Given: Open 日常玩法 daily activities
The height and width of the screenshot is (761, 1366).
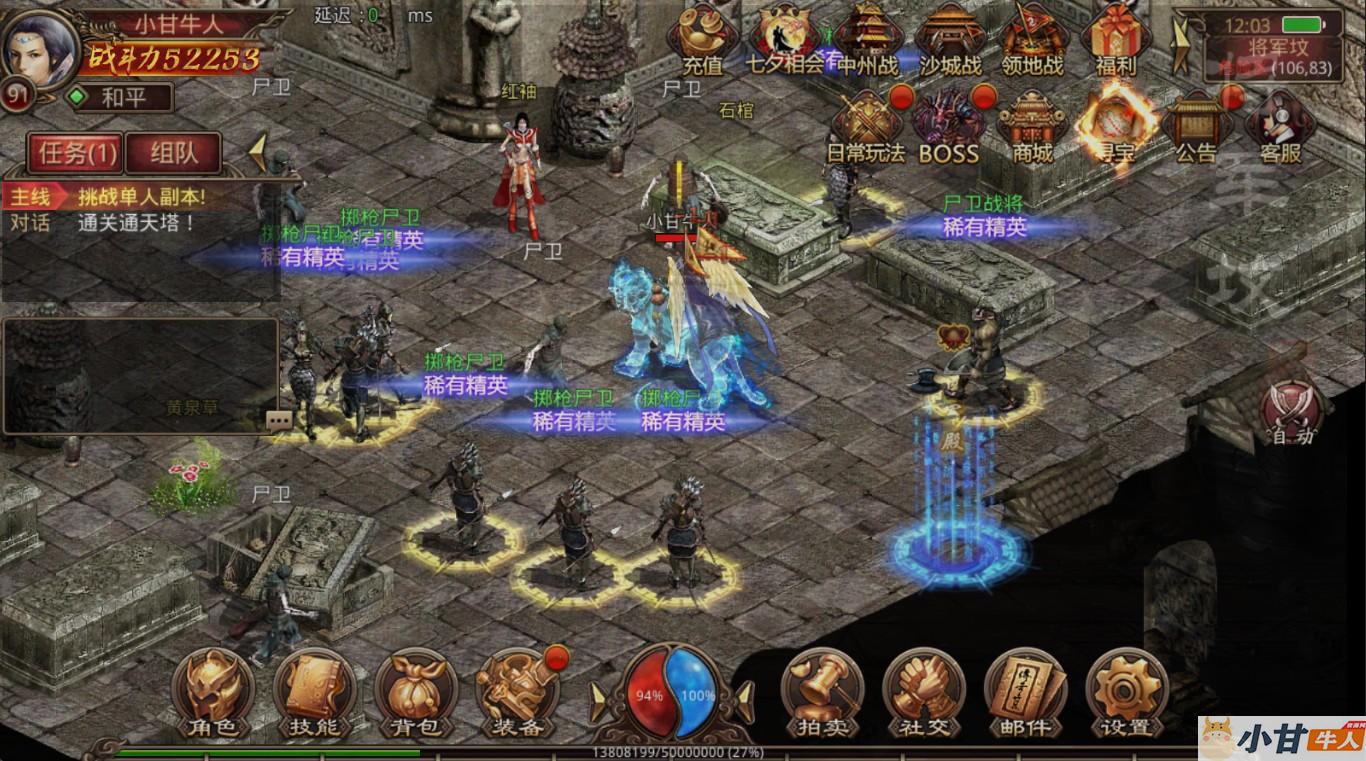Looking at the screenshot, I should [x=866, y=127].
